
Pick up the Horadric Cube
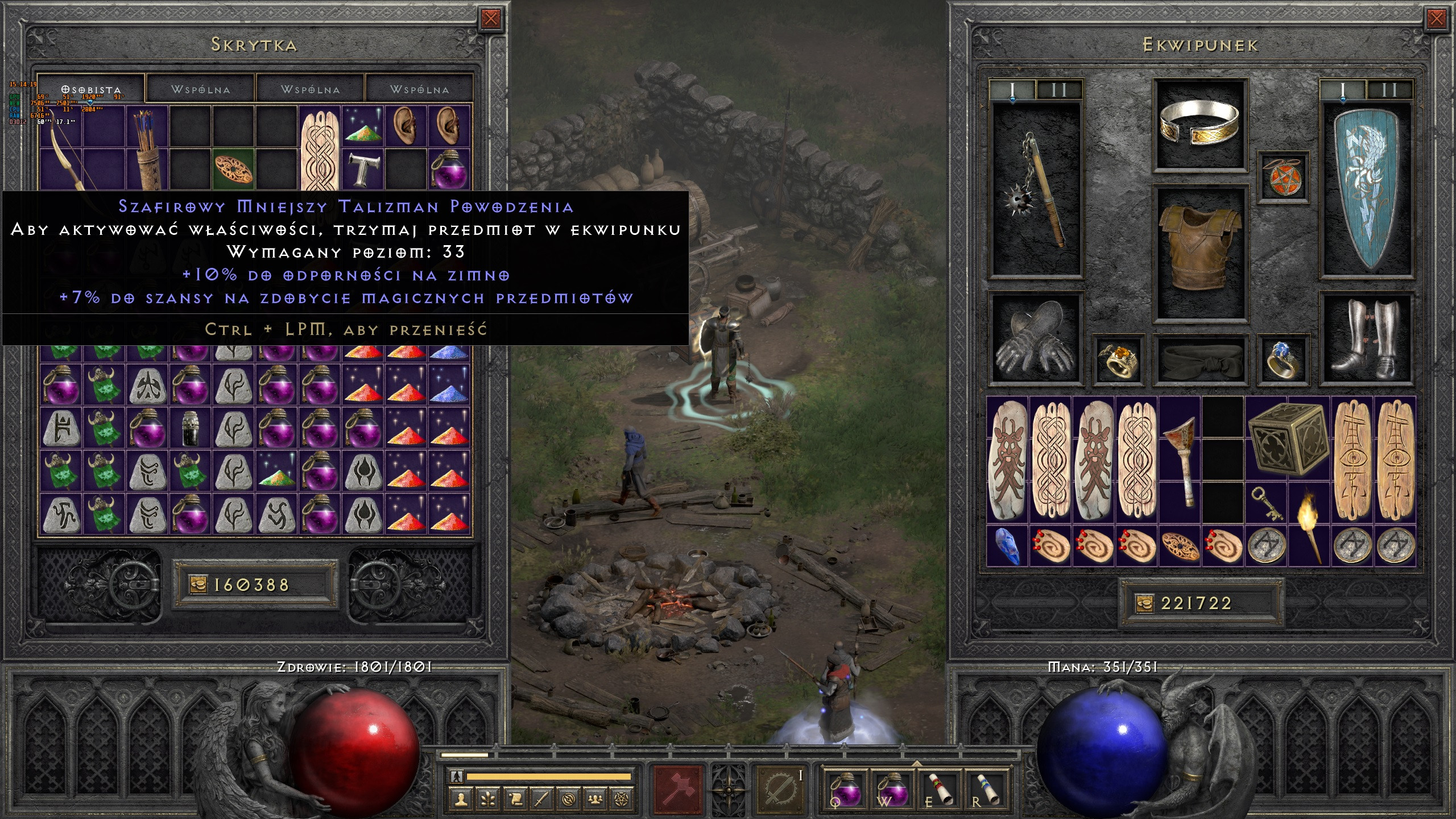pos(1287,440)
